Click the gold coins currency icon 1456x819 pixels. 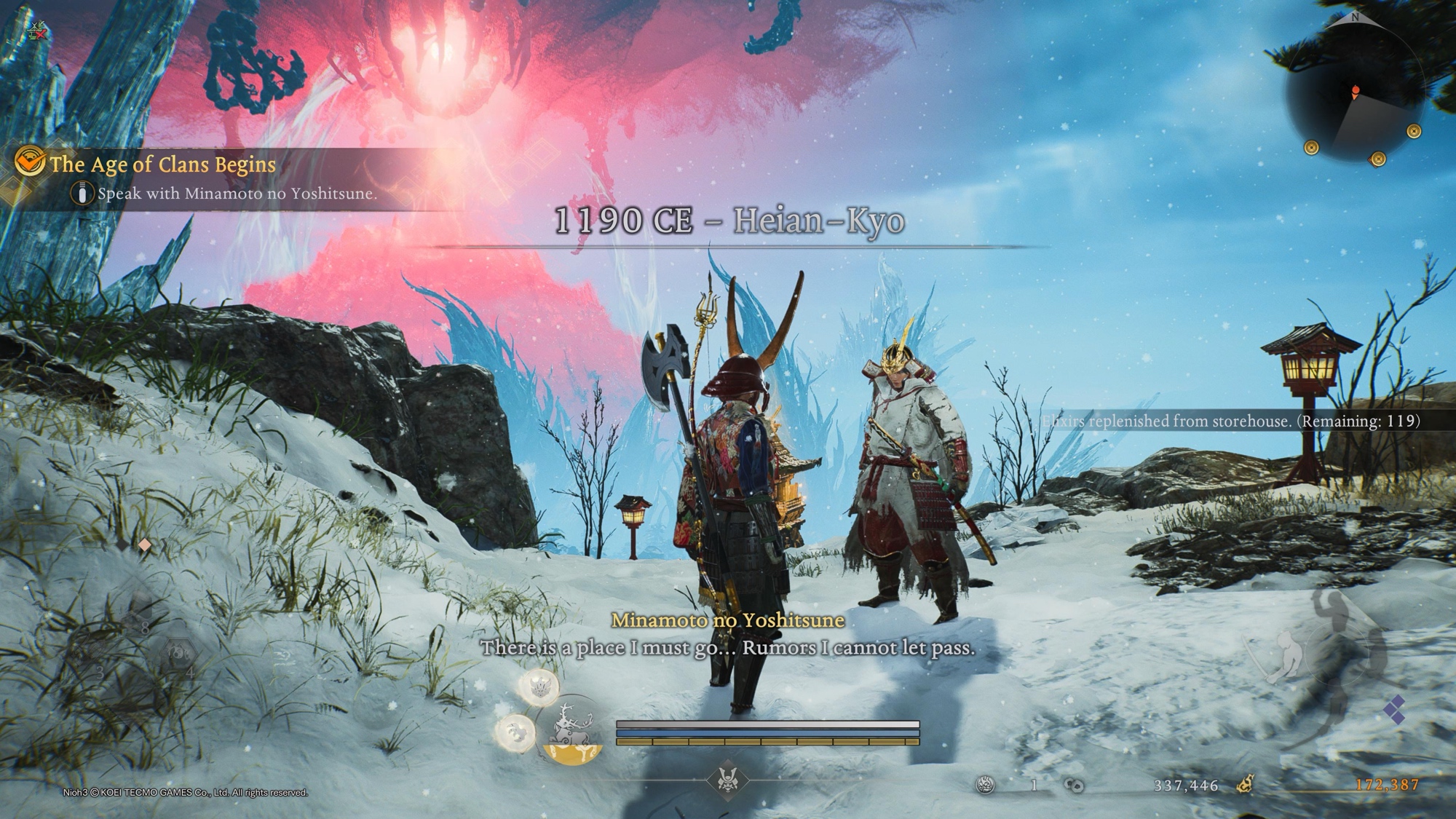[1074, 785]
